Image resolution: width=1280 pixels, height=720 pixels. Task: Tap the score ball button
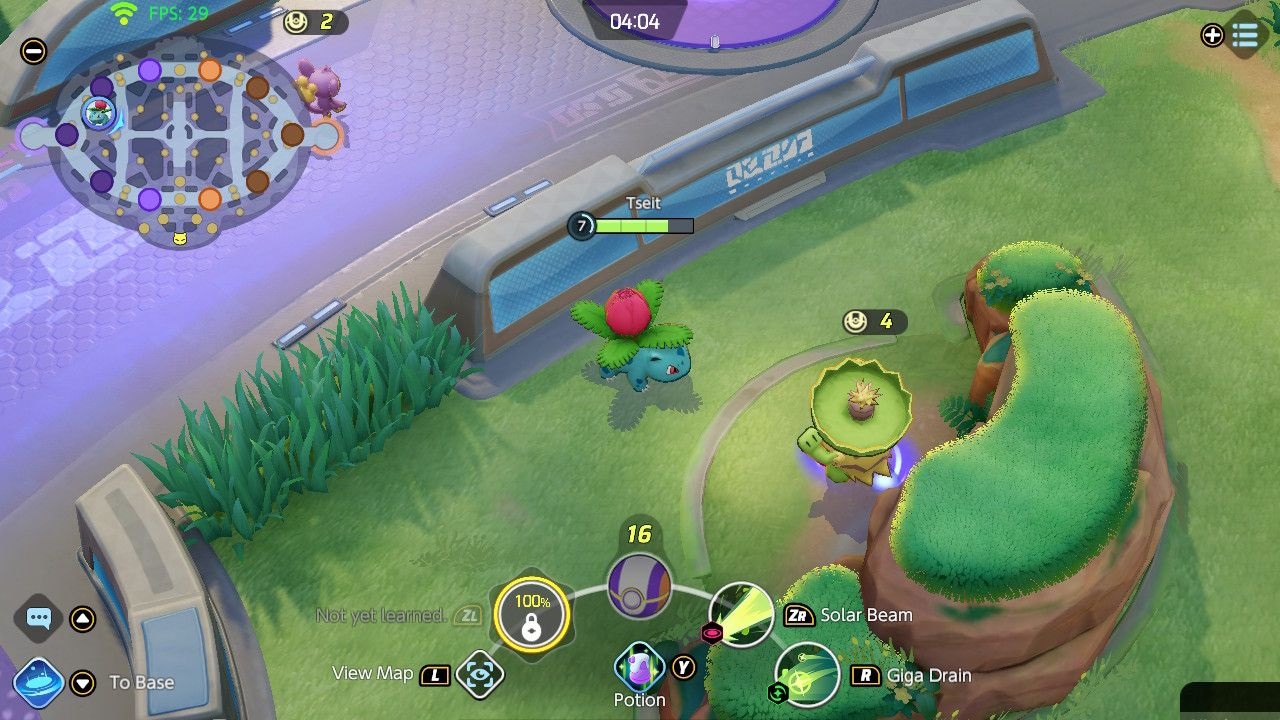click(639, 585)
